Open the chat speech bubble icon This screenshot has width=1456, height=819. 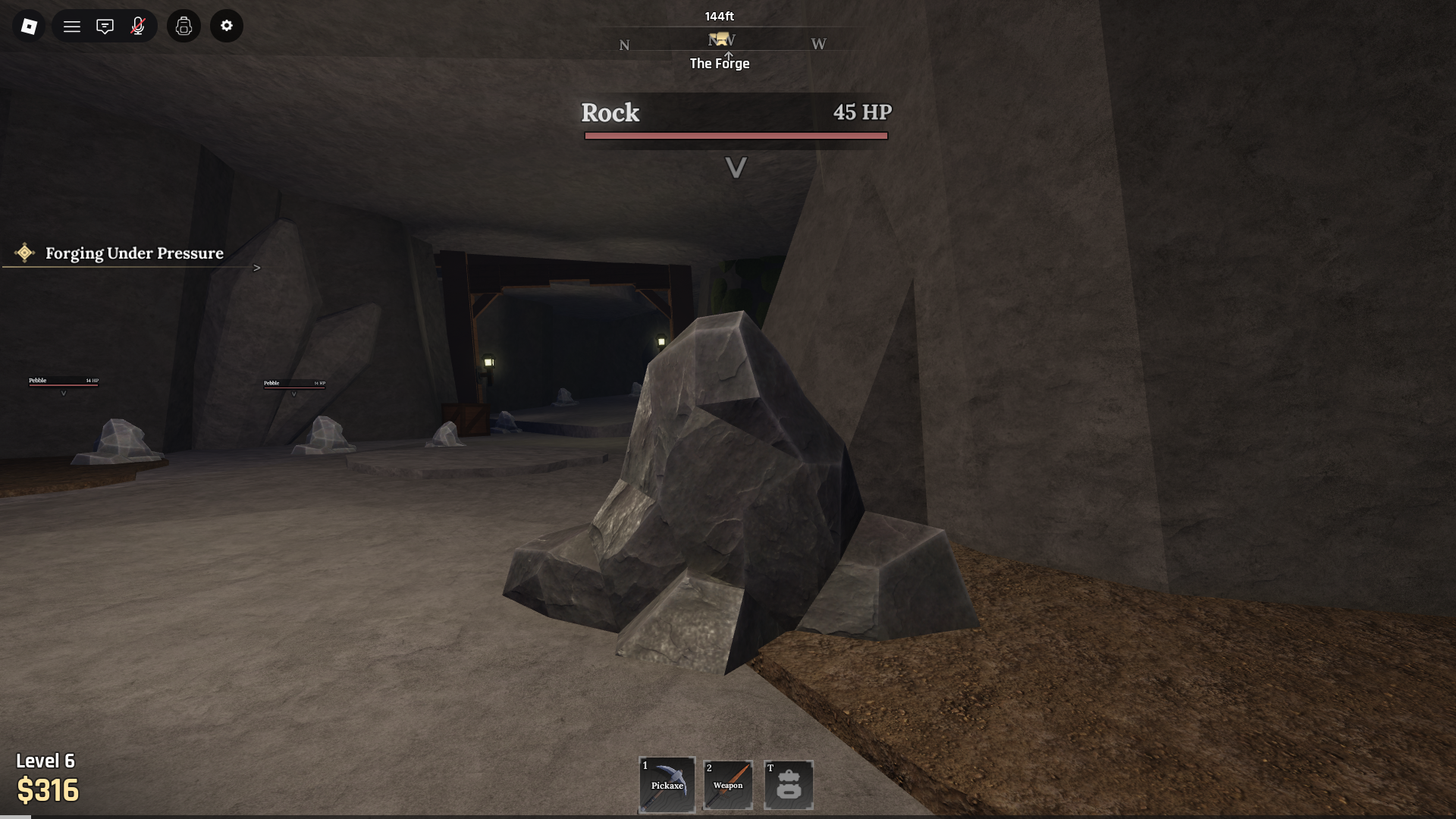(x=105, y=26)
